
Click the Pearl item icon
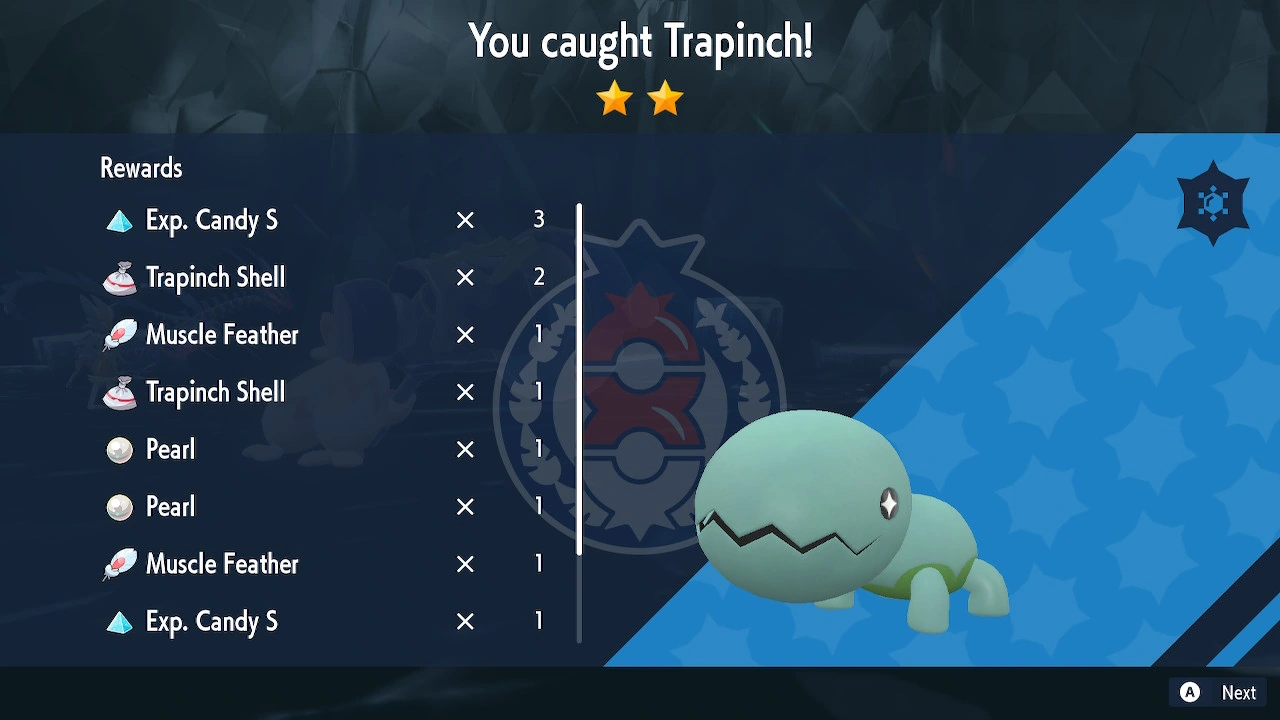120,449
